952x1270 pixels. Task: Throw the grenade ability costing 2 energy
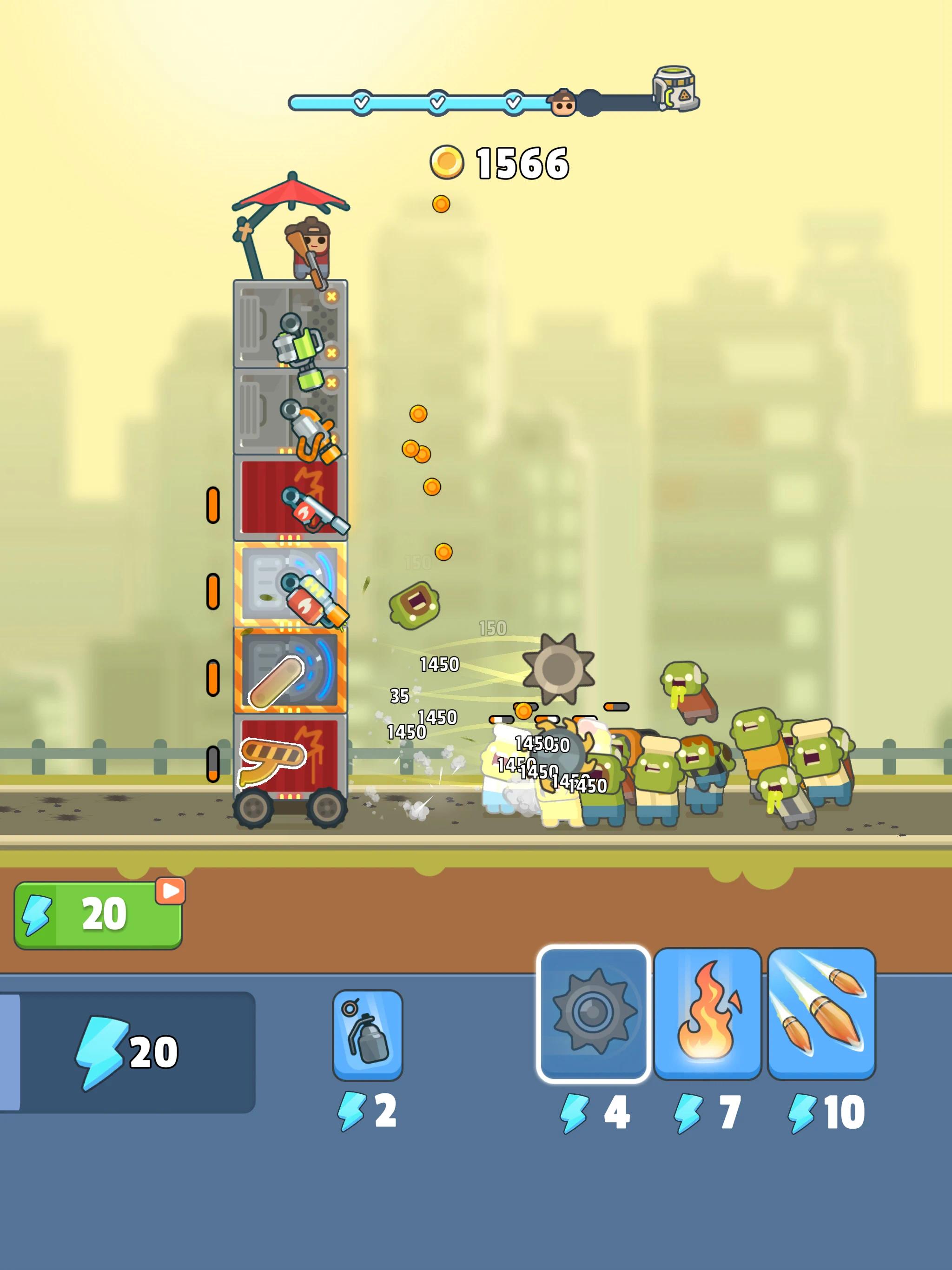pyautogui.click(x=368, y=1035)
